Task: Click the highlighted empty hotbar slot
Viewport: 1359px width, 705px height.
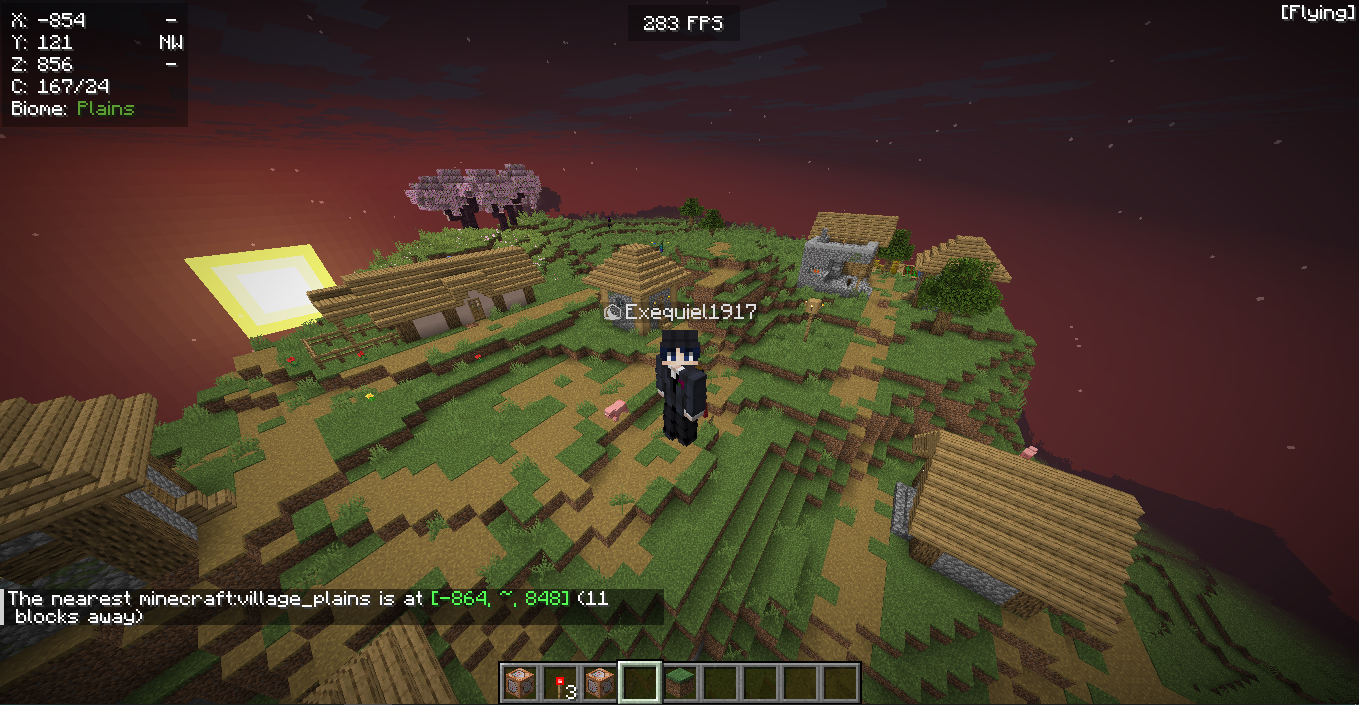Action: pyautogui.click(x=639, y=683)
